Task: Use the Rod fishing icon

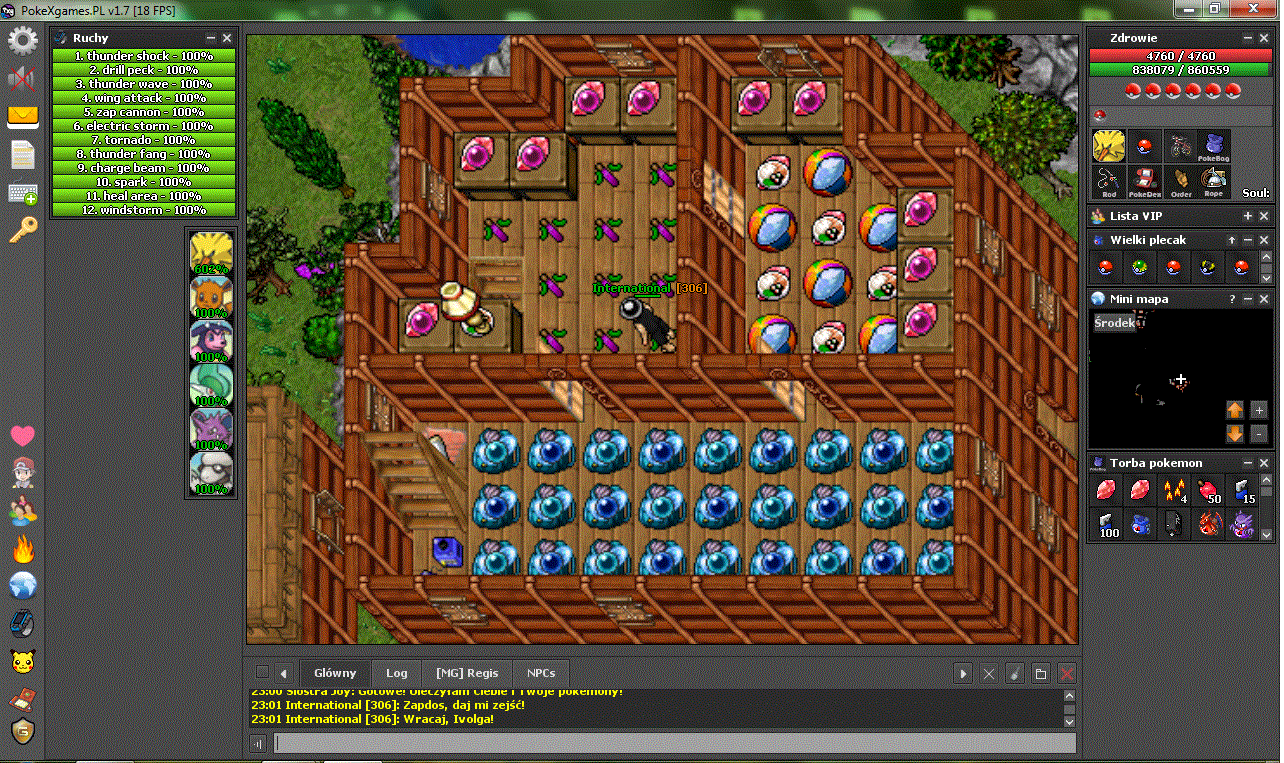Action: [1109, 181]
